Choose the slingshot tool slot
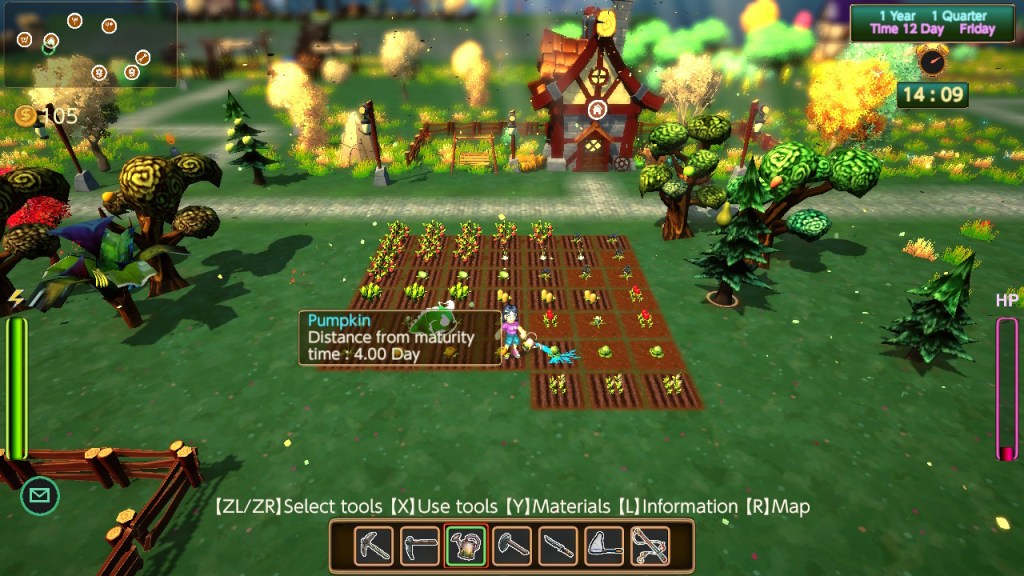The image size is (1024, 576). pyautogui.click(x=650, y=546)
